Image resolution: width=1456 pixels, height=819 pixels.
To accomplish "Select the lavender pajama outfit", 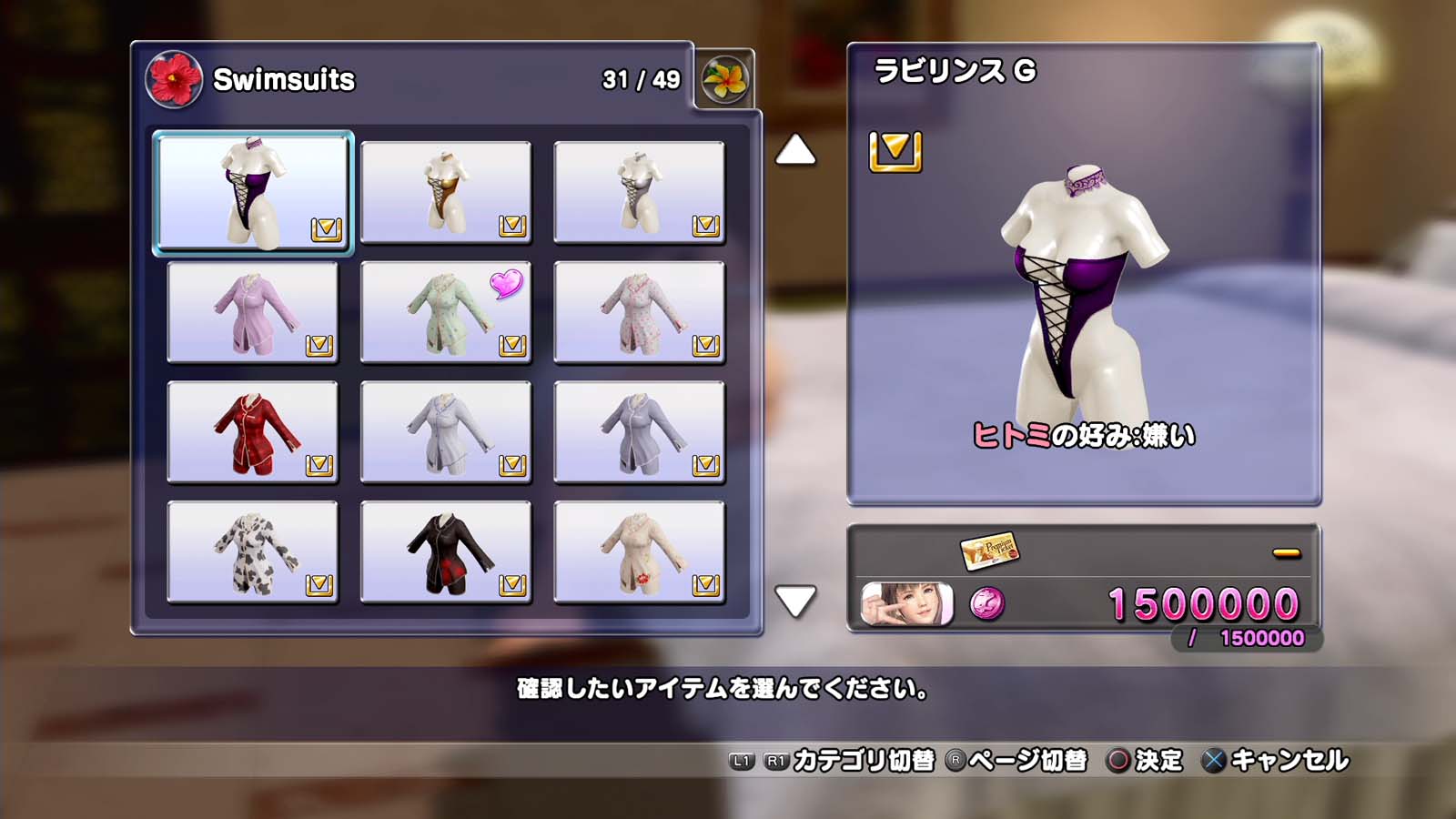I will (253, 312).
